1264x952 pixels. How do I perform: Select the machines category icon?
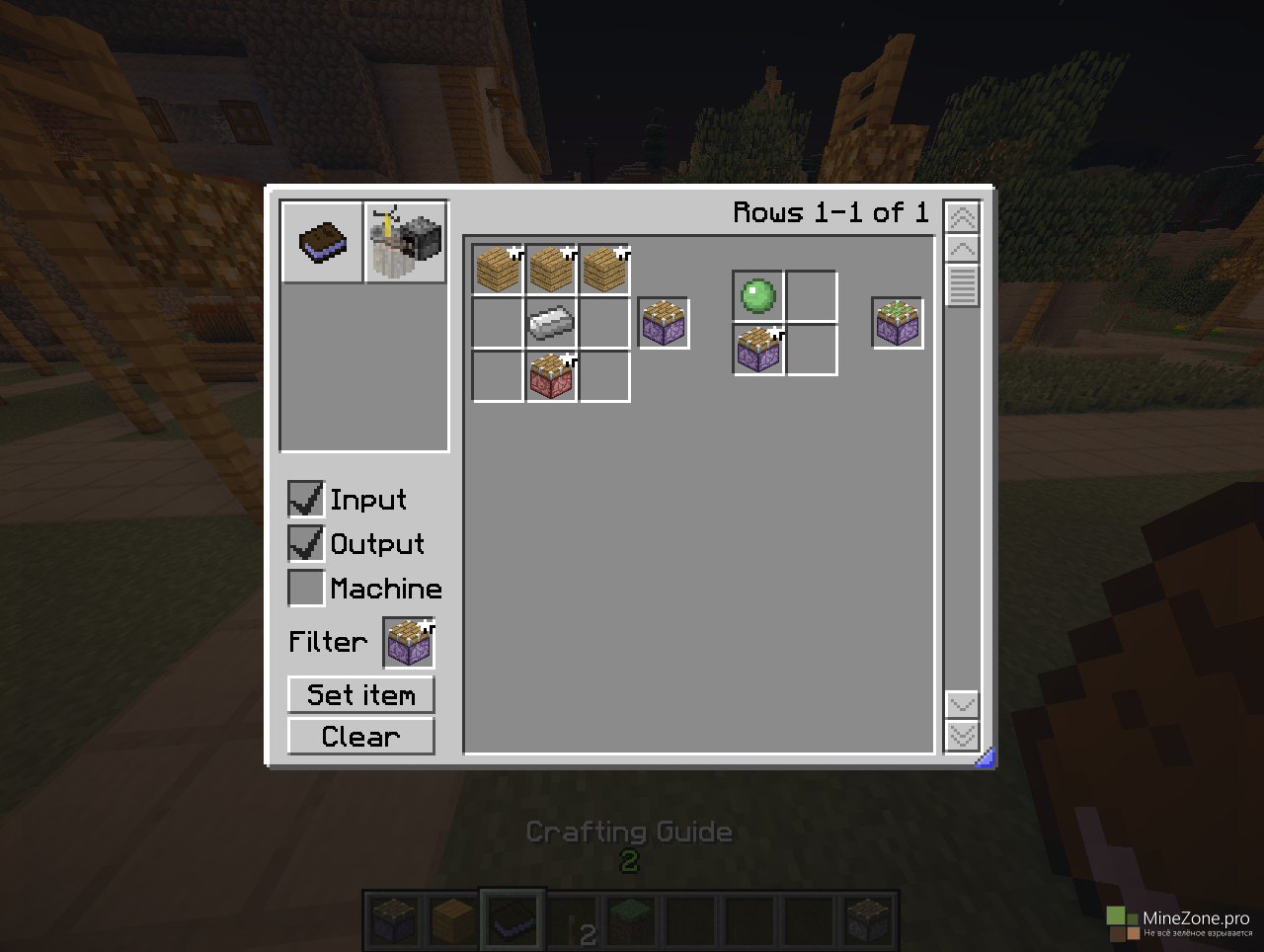(406, 242)
